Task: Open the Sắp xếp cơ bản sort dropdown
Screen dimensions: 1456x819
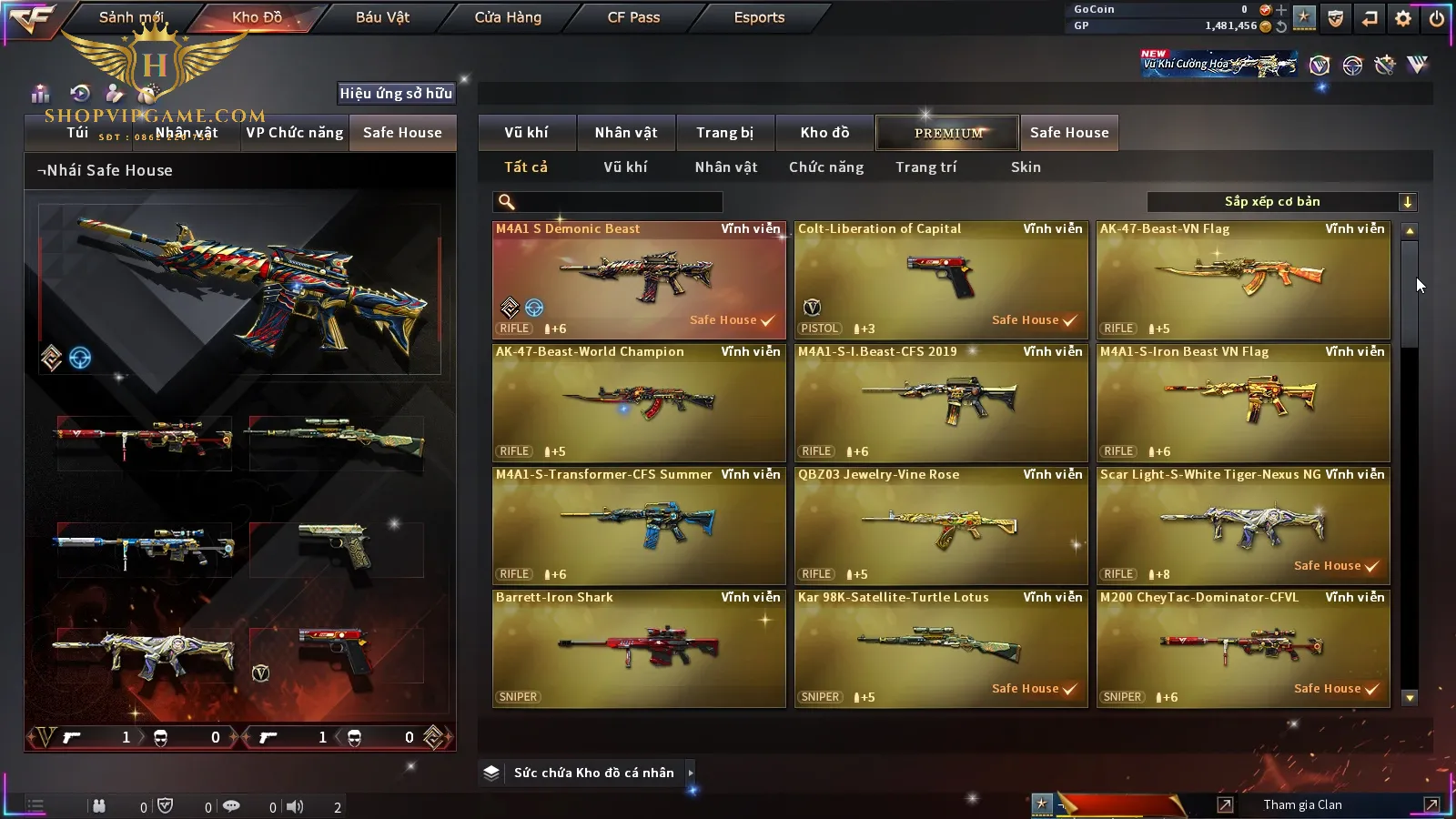Action: coord(1281,202)
